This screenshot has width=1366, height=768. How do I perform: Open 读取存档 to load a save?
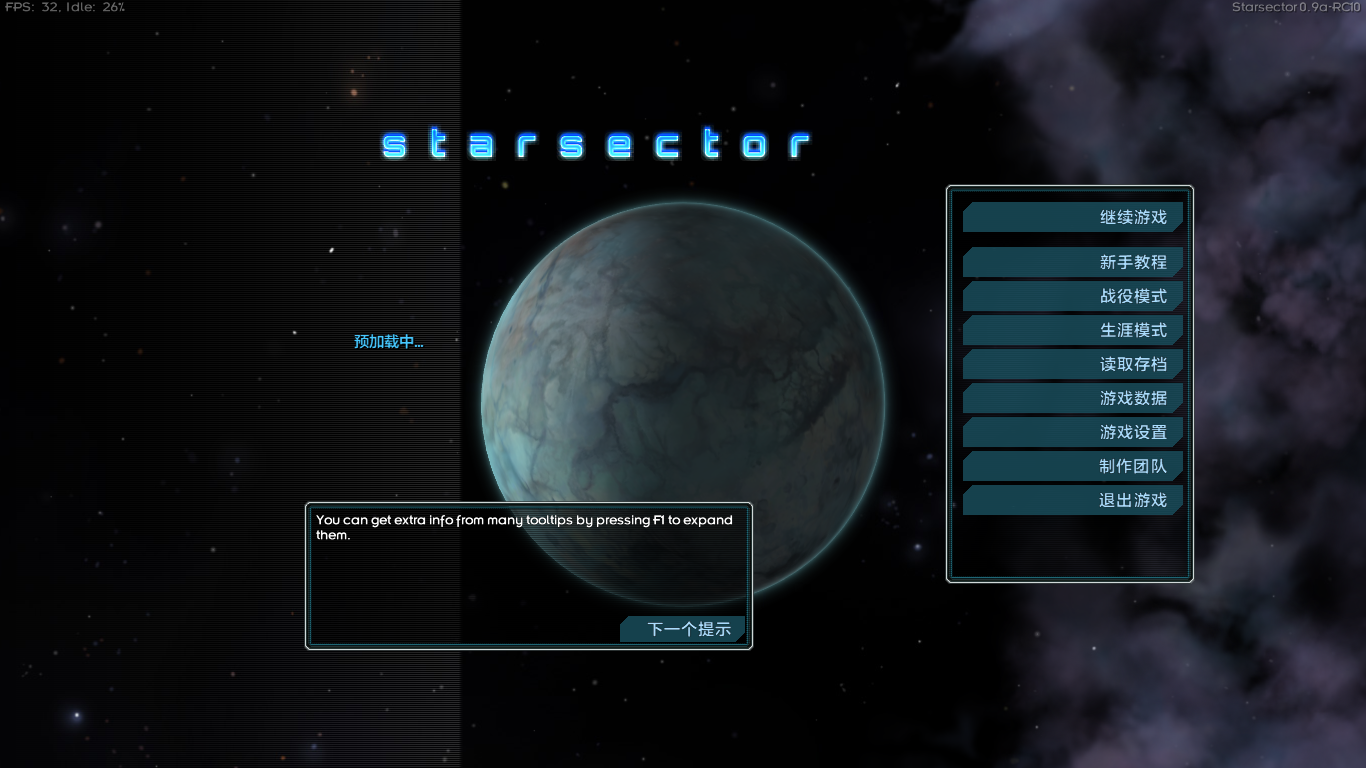pyautogui.click(x=1073, y=364)
